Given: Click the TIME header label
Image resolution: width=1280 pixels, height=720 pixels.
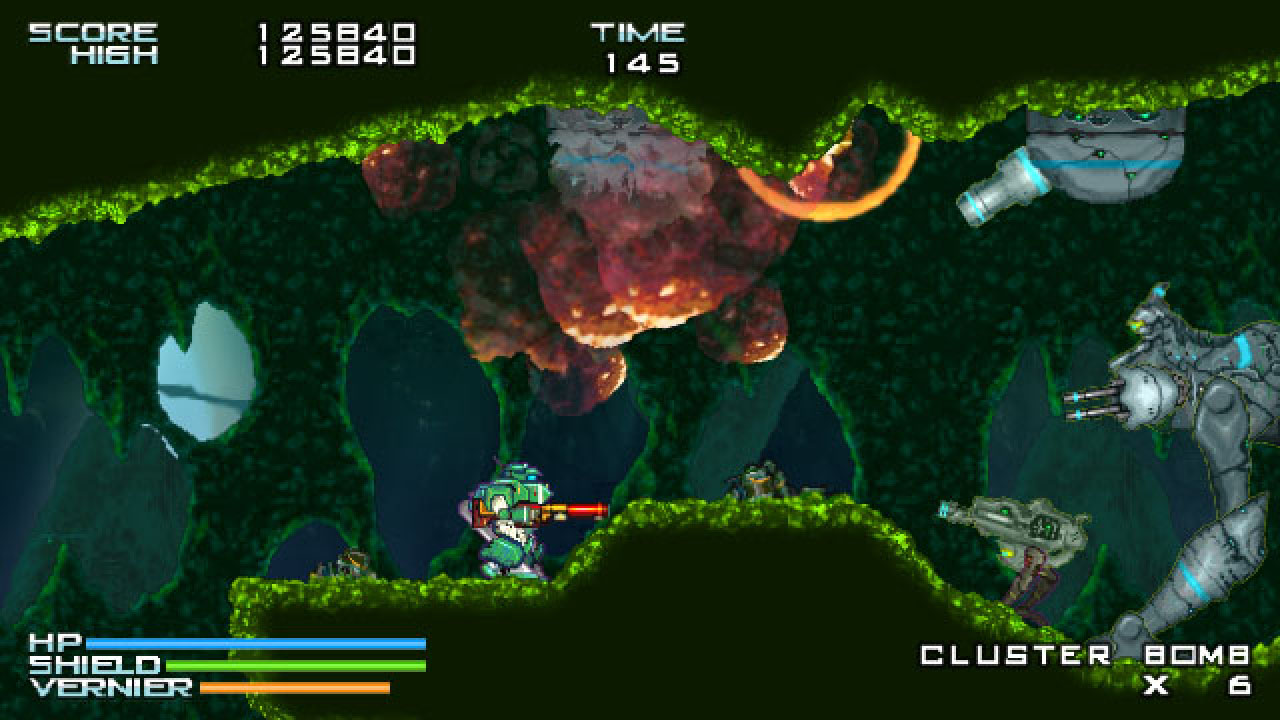Looking at the screenshot, I should [640, 30].
